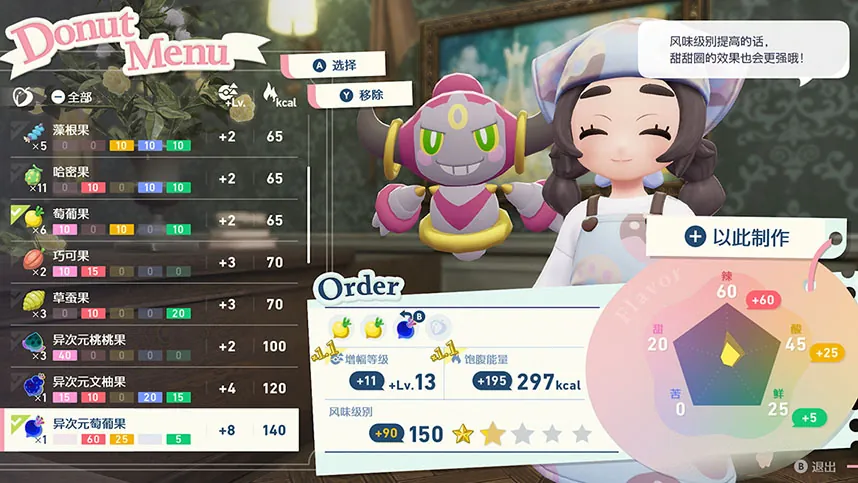Select the blue berry in the Order slots

click(405, 326)
